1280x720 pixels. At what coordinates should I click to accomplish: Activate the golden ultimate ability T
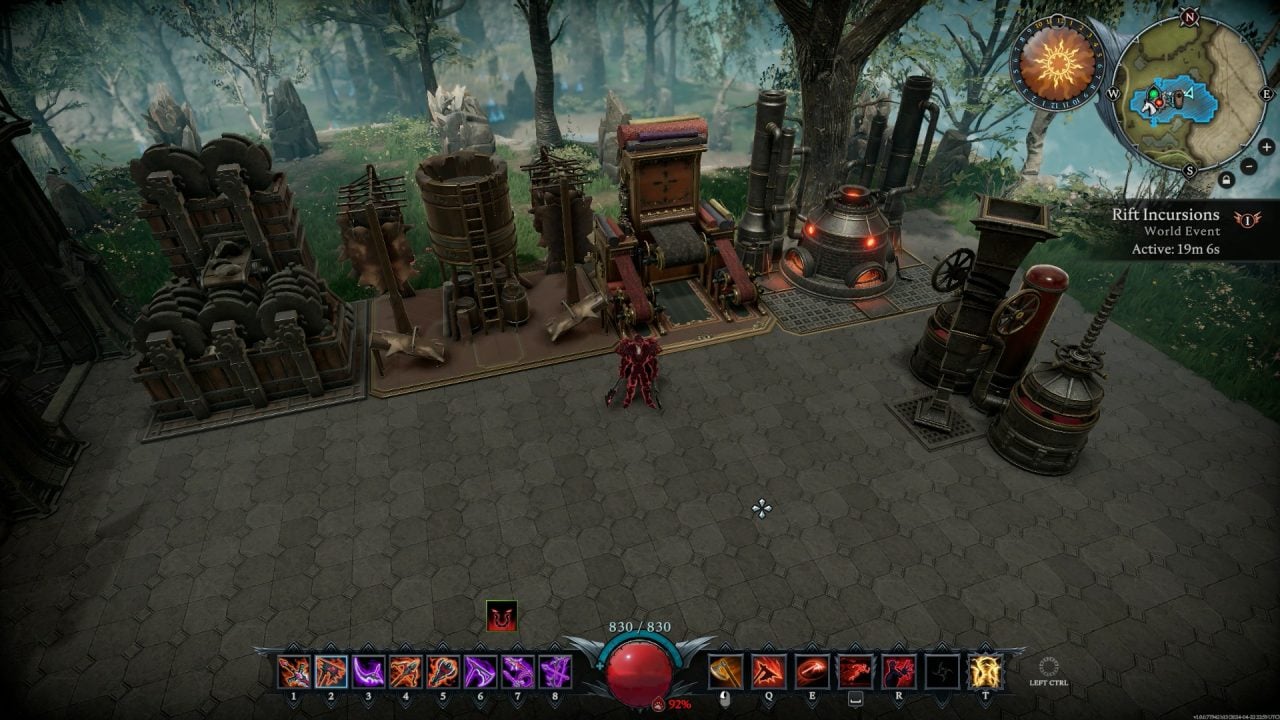[x=985, y=671]
